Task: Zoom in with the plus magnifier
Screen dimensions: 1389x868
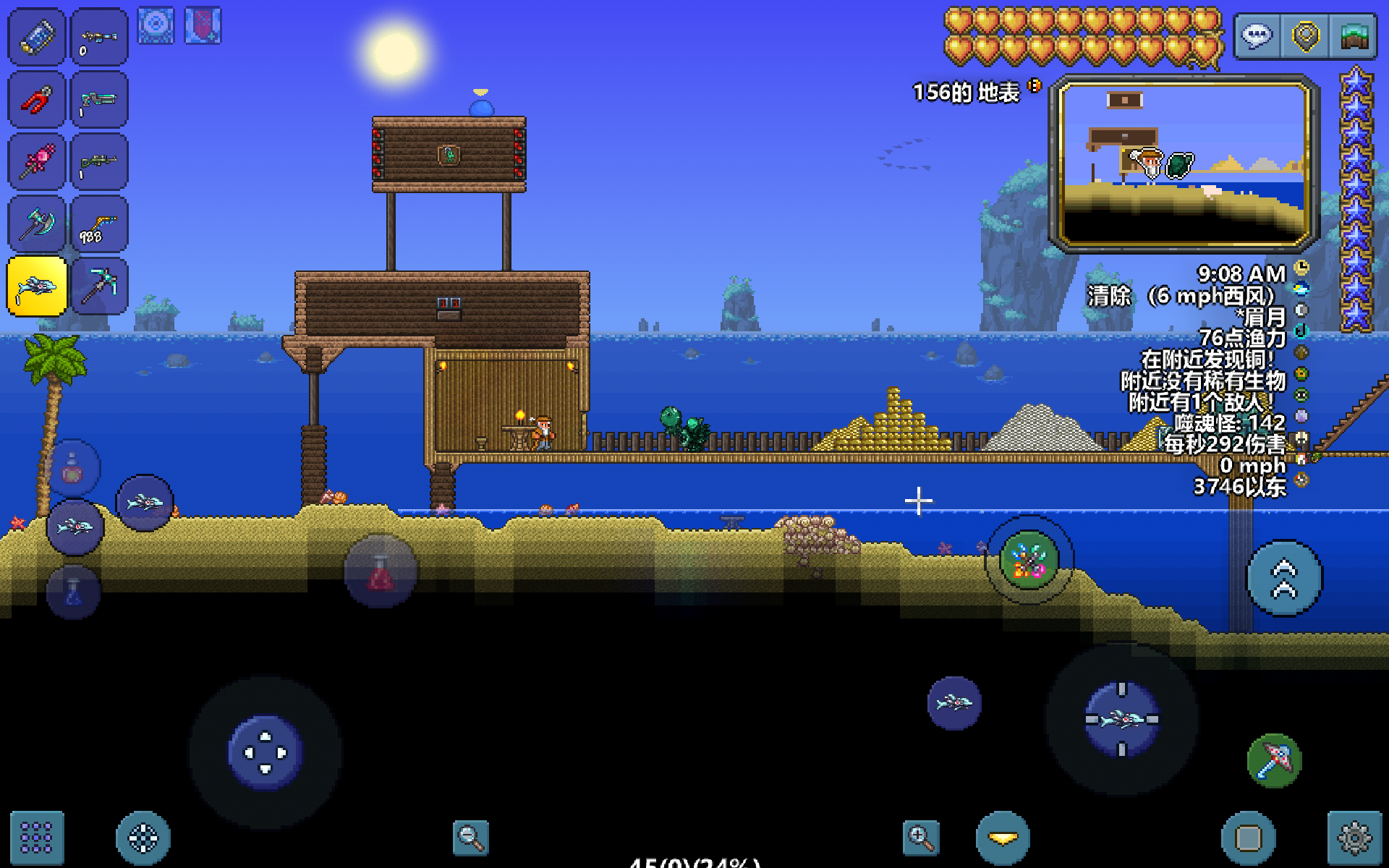Action: point(921,838)
